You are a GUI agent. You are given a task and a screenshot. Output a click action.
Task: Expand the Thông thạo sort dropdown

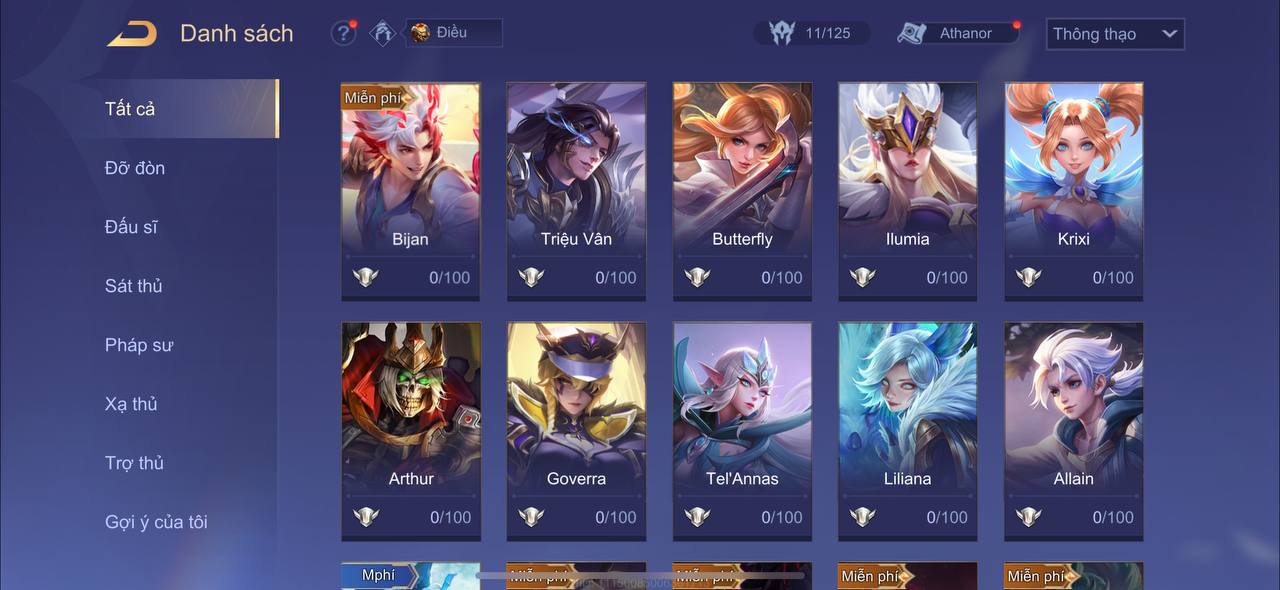1115,34
